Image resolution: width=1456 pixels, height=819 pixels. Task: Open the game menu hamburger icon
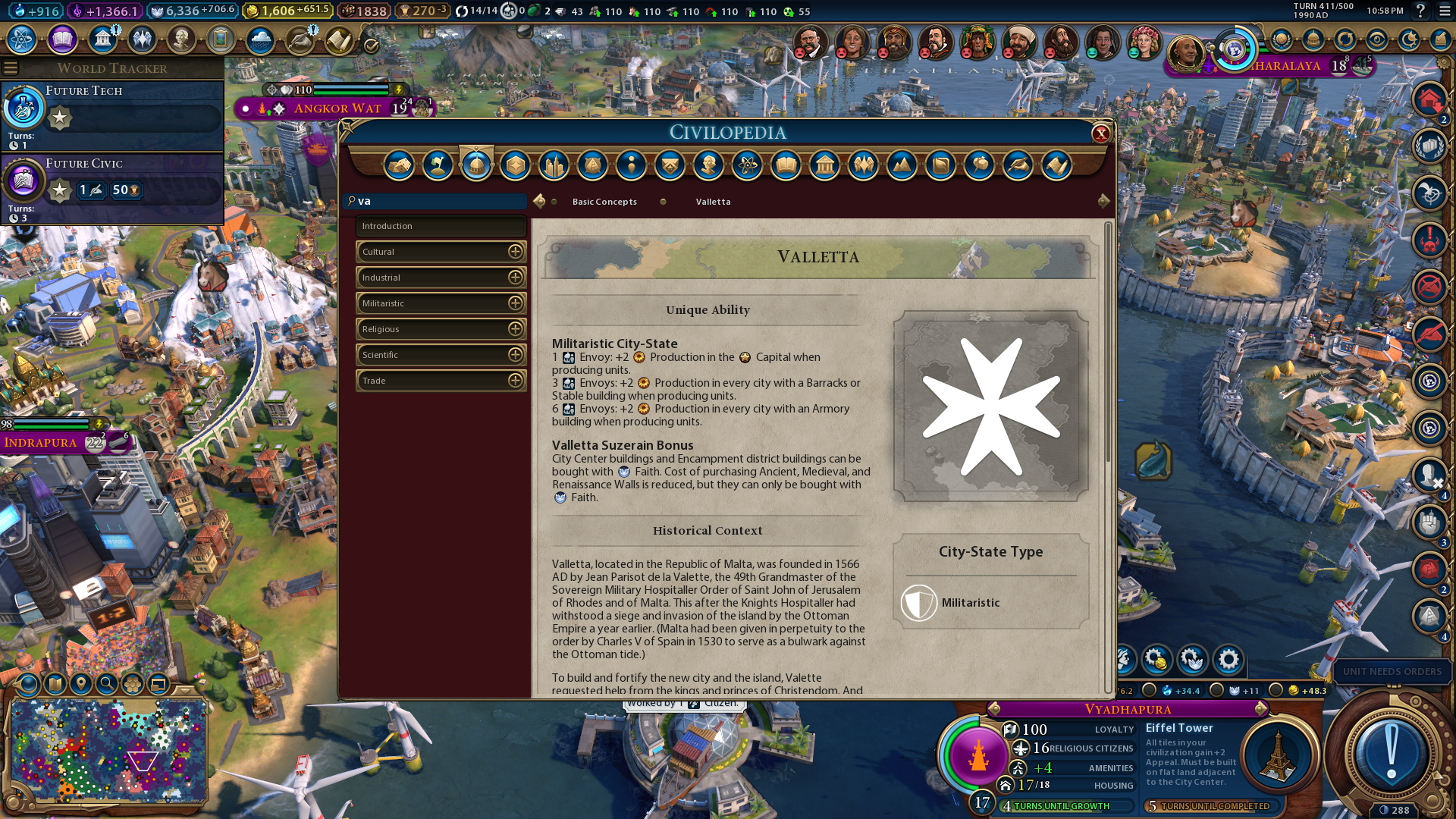pyautogui.click(x=1444, y=11)
